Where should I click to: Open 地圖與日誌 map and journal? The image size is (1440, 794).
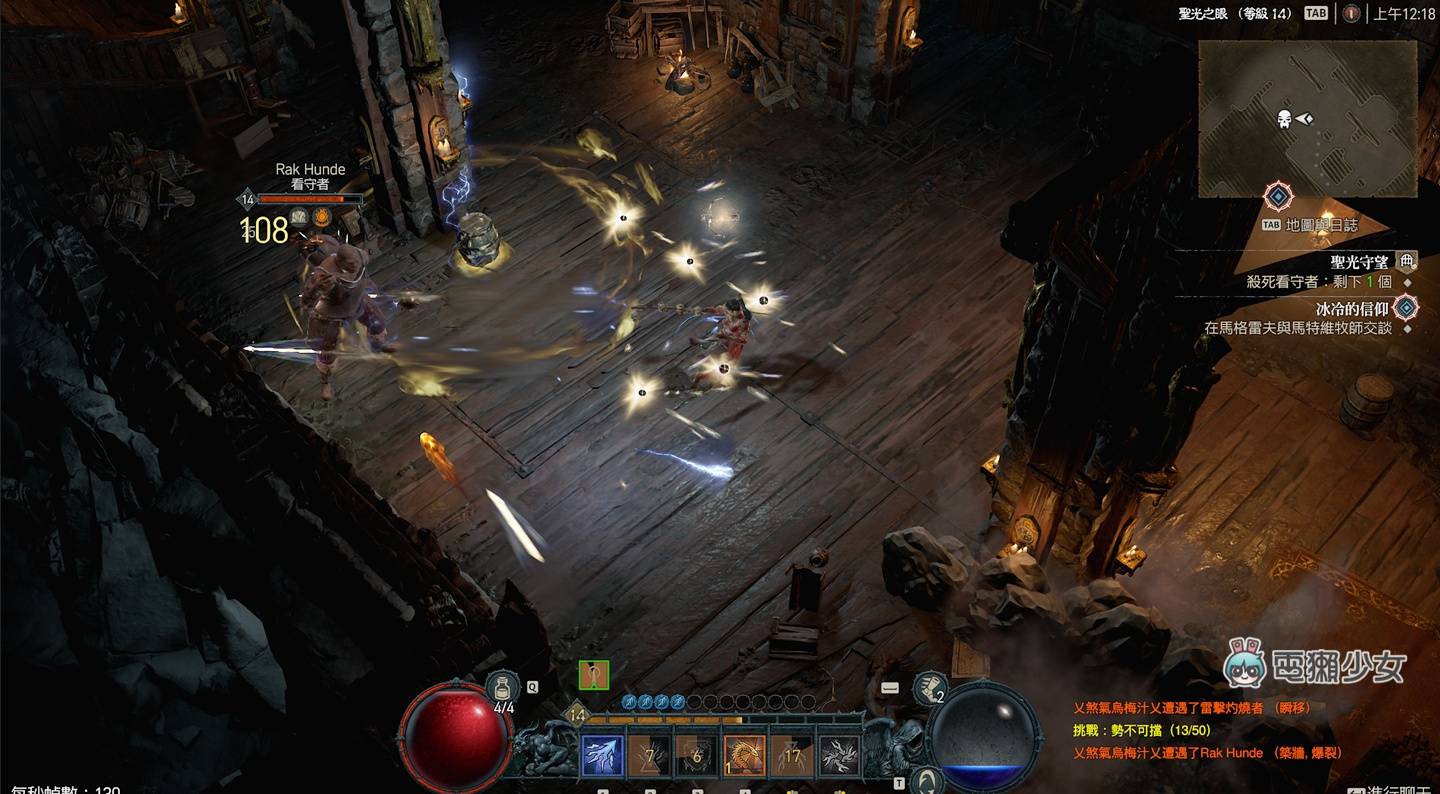1321,225
